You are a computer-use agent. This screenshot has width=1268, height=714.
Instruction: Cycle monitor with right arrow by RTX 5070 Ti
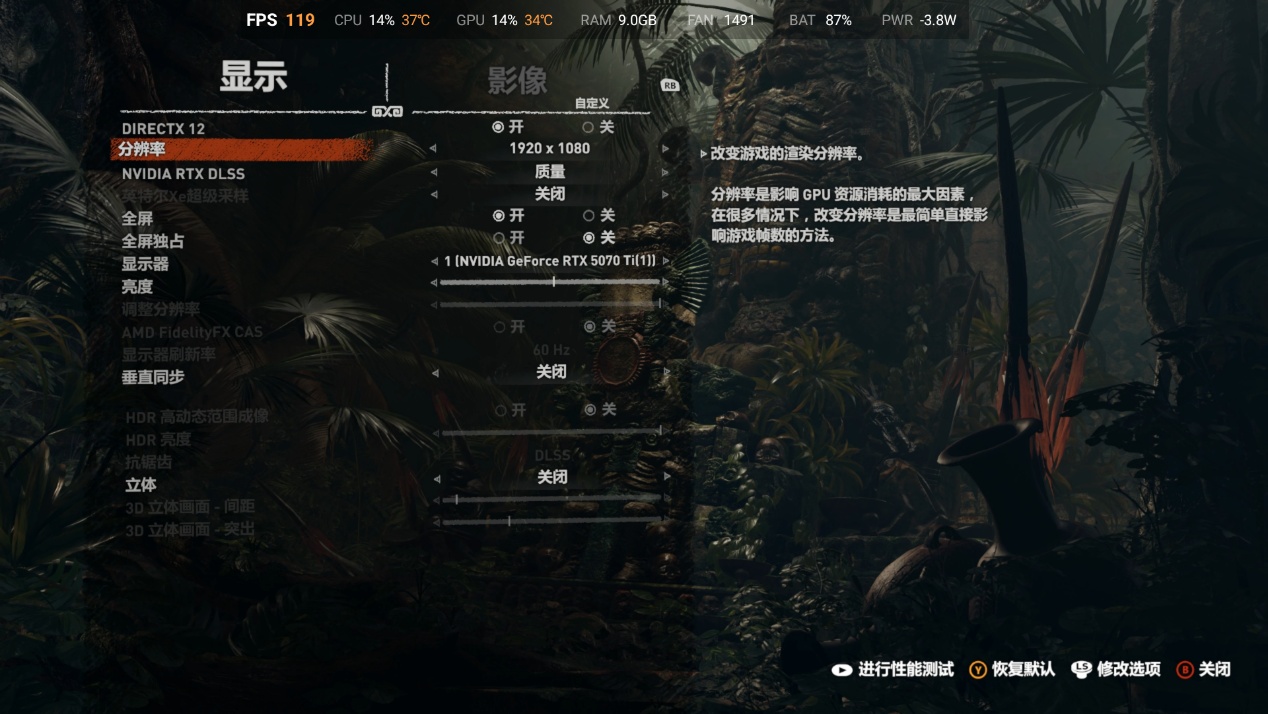point(666,261)
